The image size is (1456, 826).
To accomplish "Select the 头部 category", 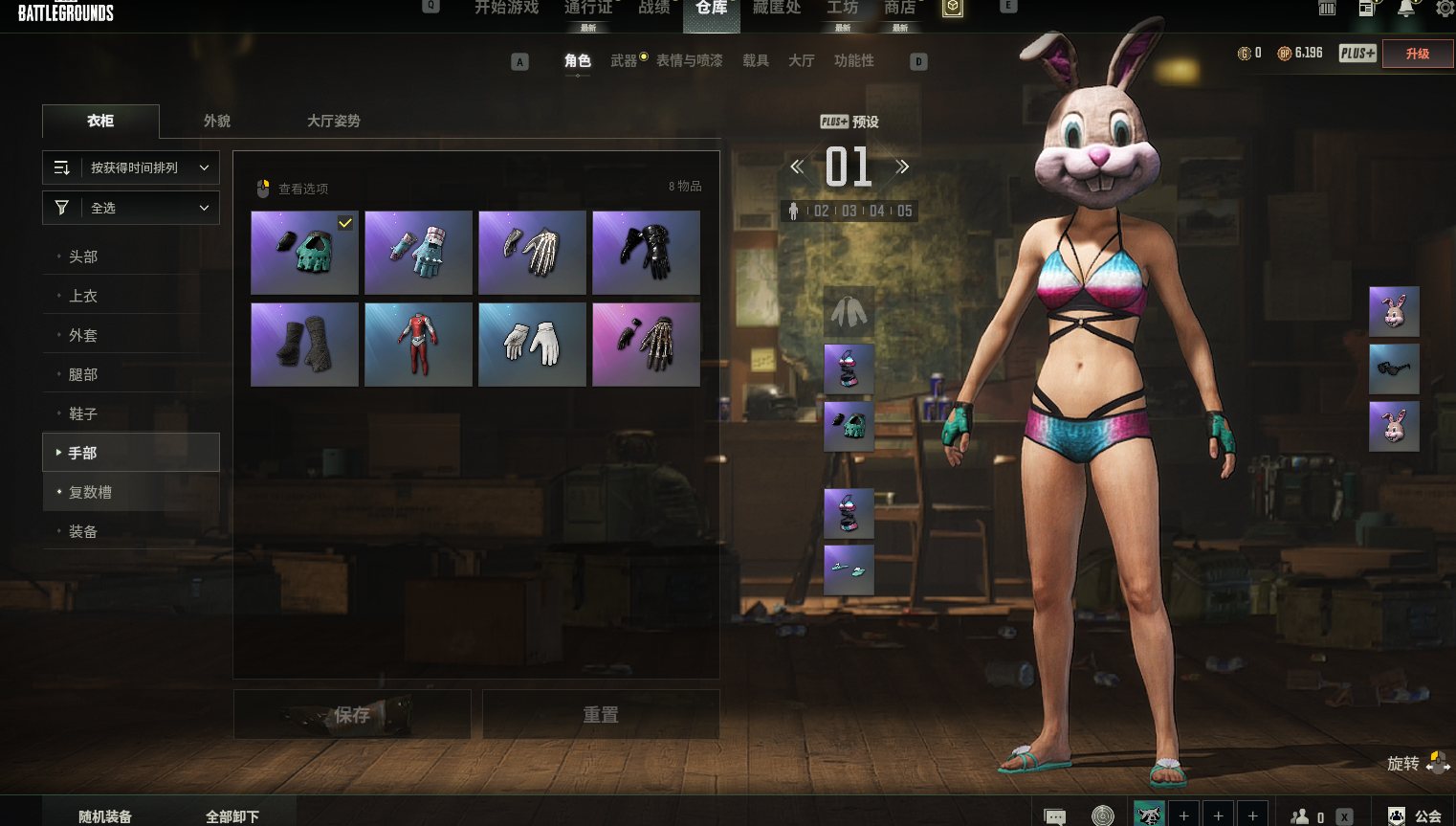I will pos(83,257).
